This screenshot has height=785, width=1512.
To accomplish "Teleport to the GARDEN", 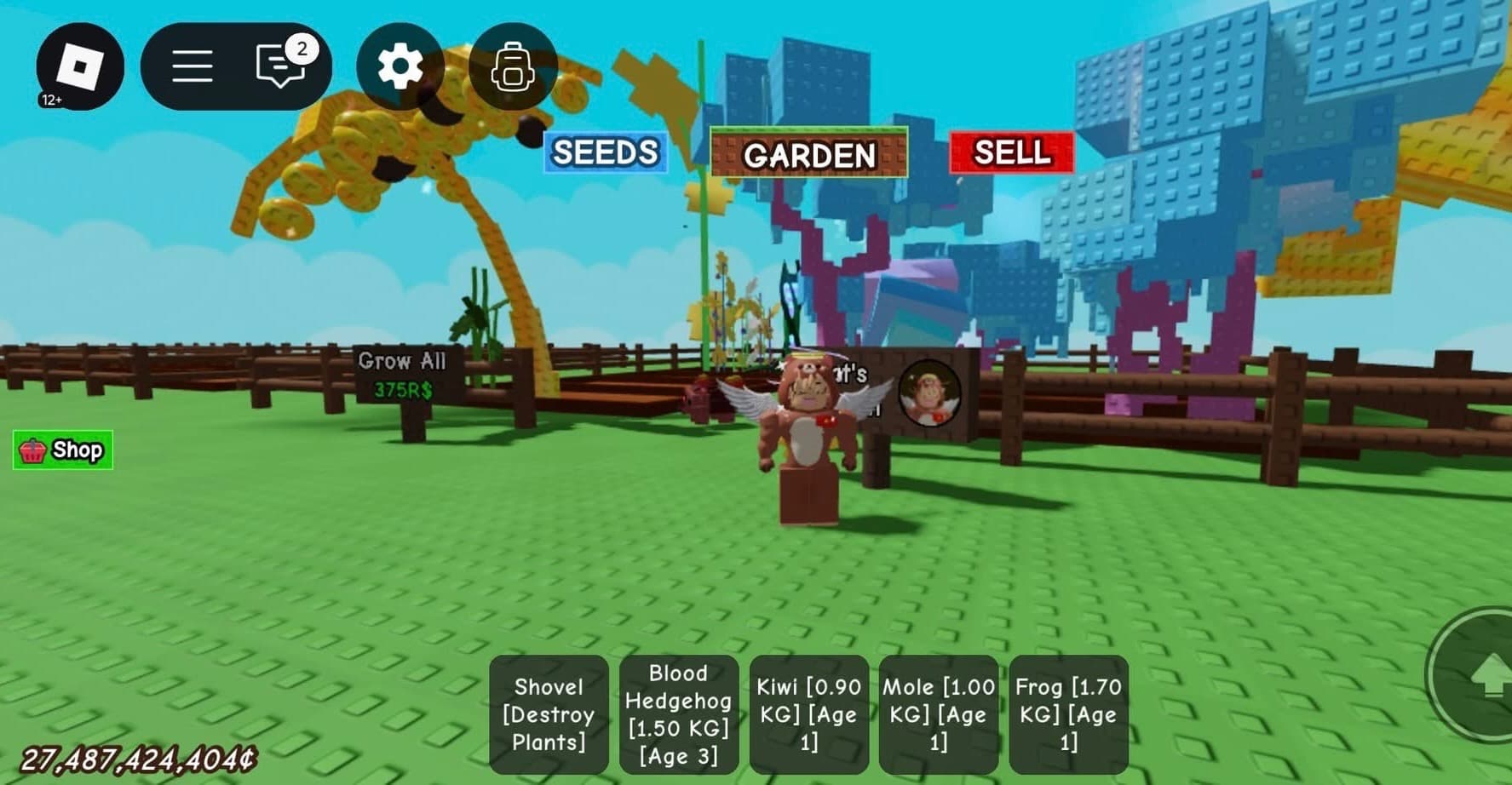I will 808,154.
